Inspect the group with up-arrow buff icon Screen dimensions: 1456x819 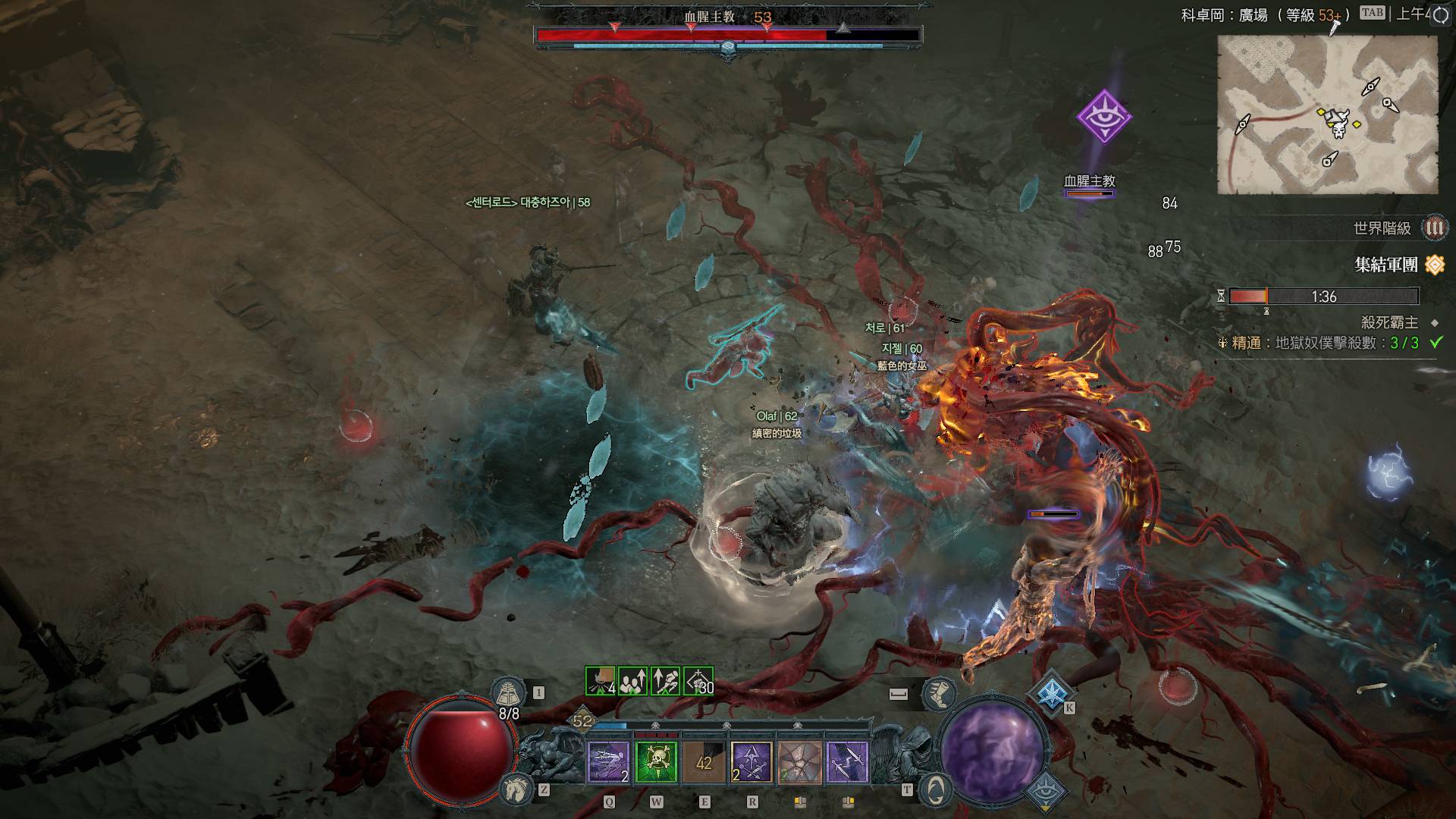point(633,681)
